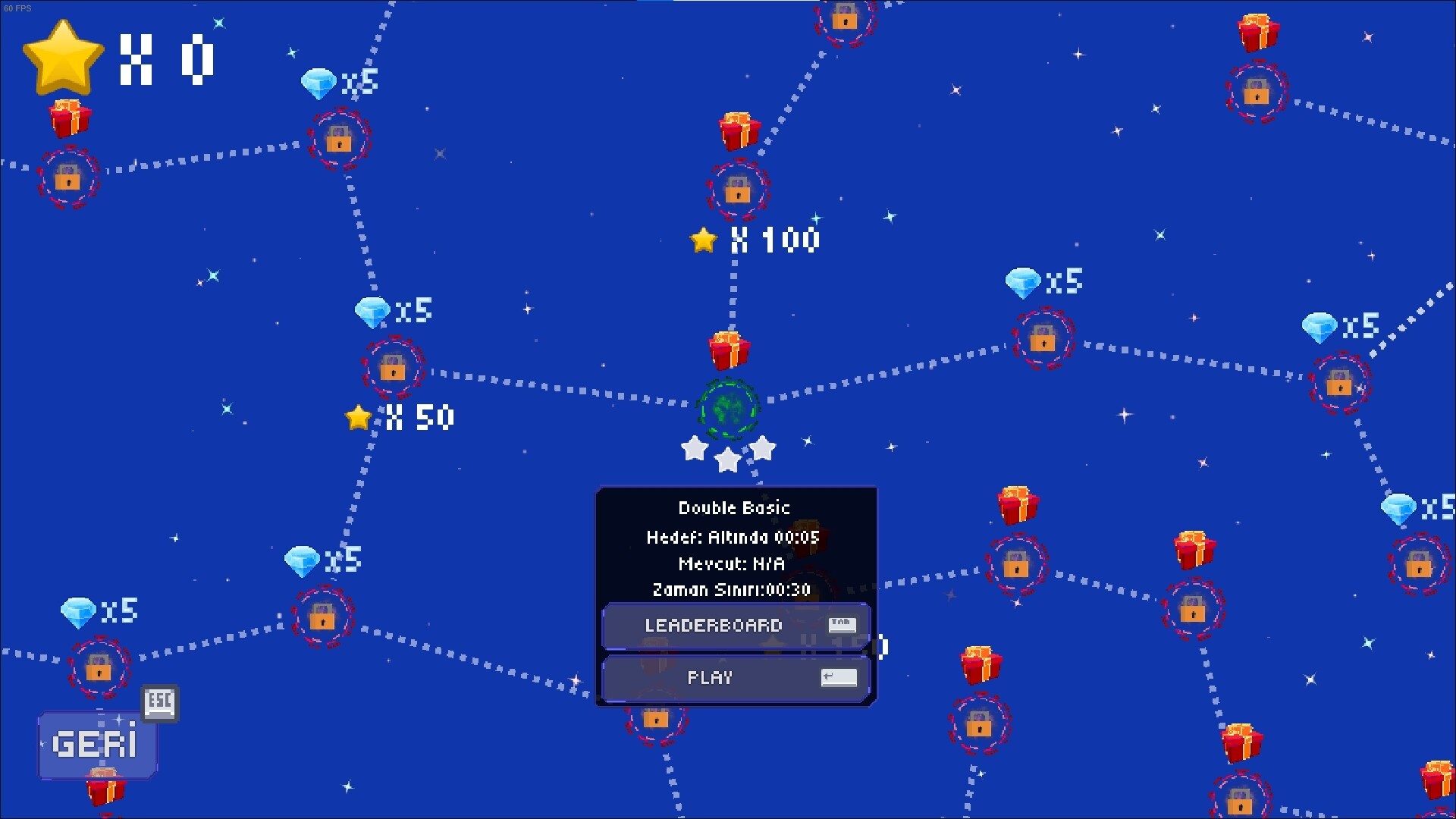Click the middle star below the selected level

coord(727,460)
